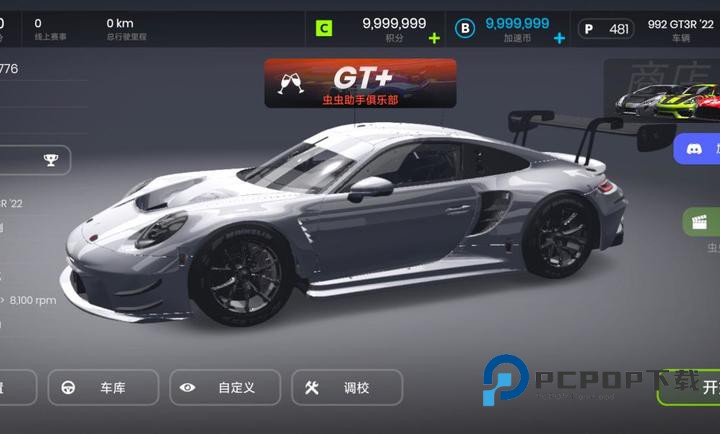Image resolution: width=720 pixels, height=434 pixels.
Task: Open the 992 GT3R '22 vehicle info
Action: [681, 28]
